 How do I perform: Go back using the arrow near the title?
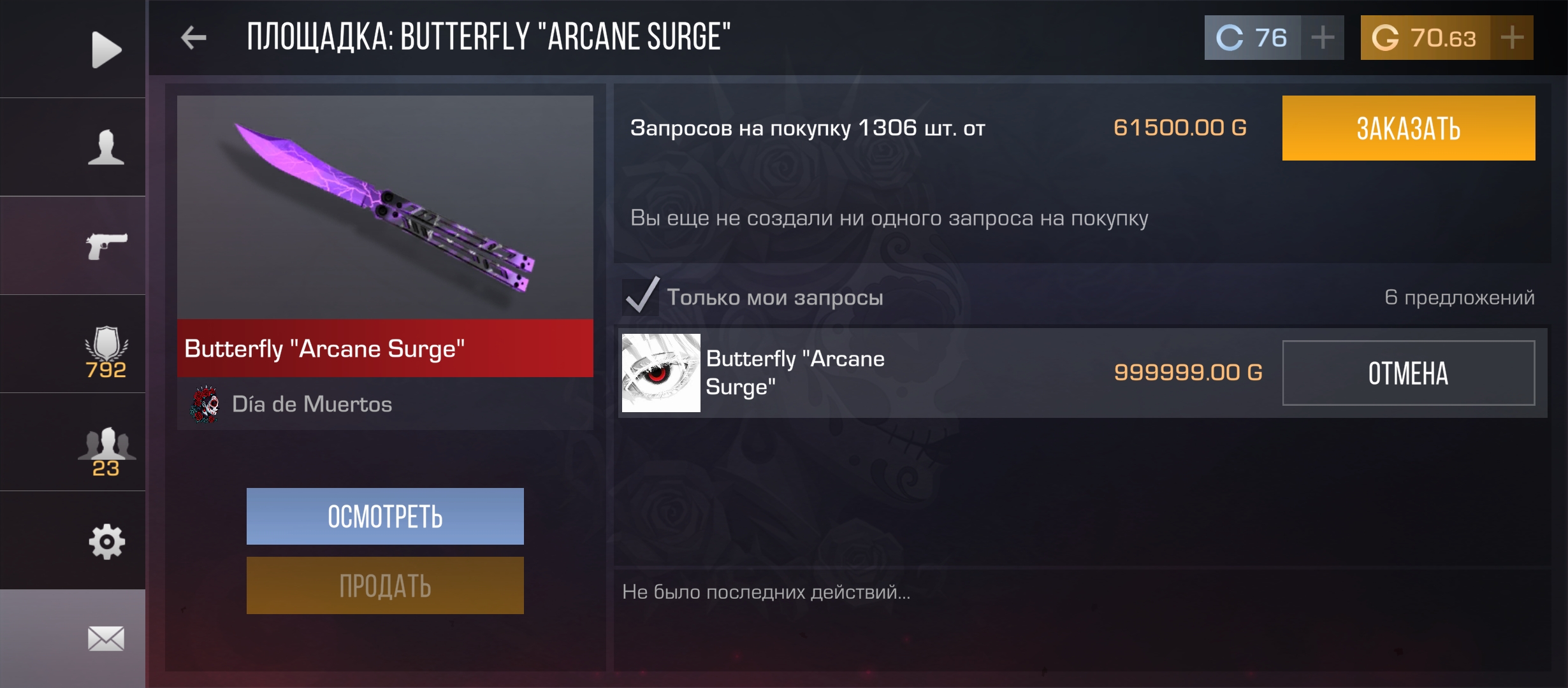[194, 36]
